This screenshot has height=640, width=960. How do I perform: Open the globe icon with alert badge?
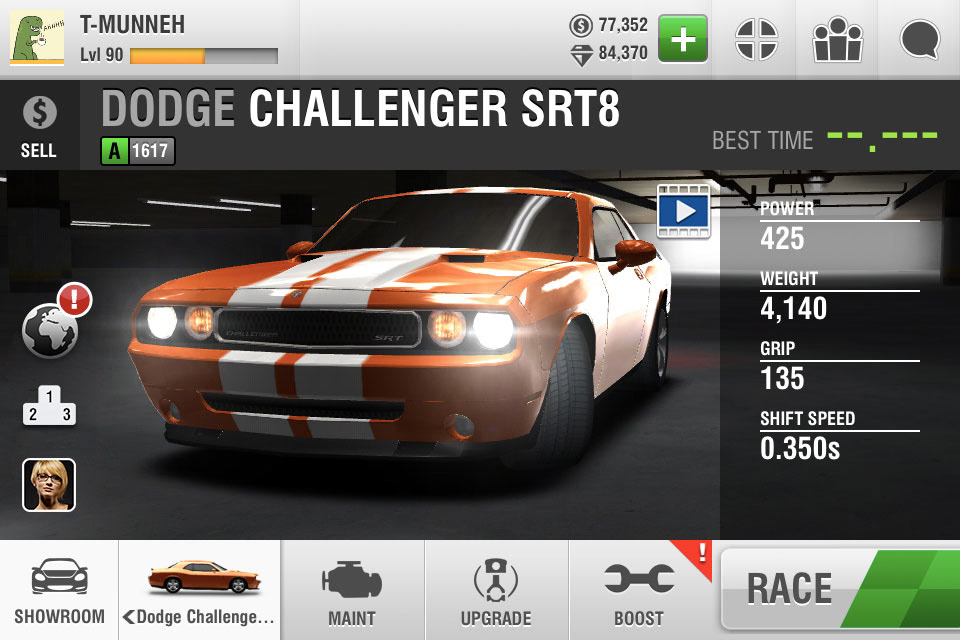click(x=51, y=329)
